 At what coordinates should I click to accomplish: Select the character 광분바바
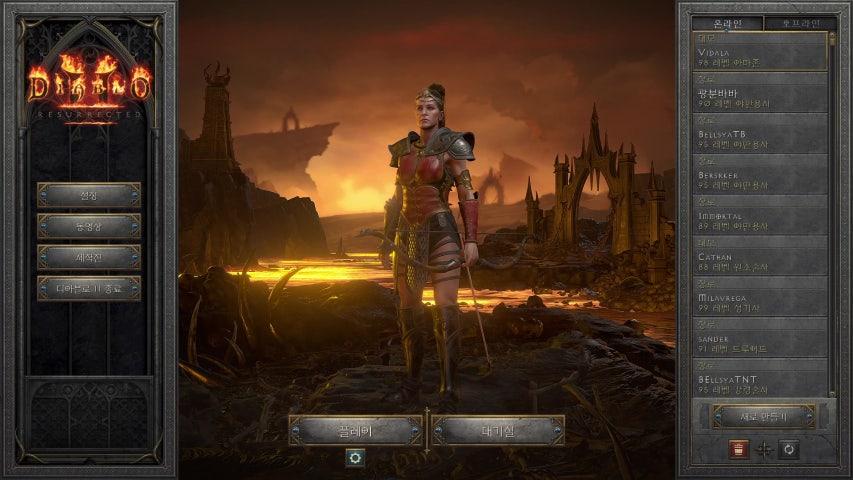pos(762,97)
